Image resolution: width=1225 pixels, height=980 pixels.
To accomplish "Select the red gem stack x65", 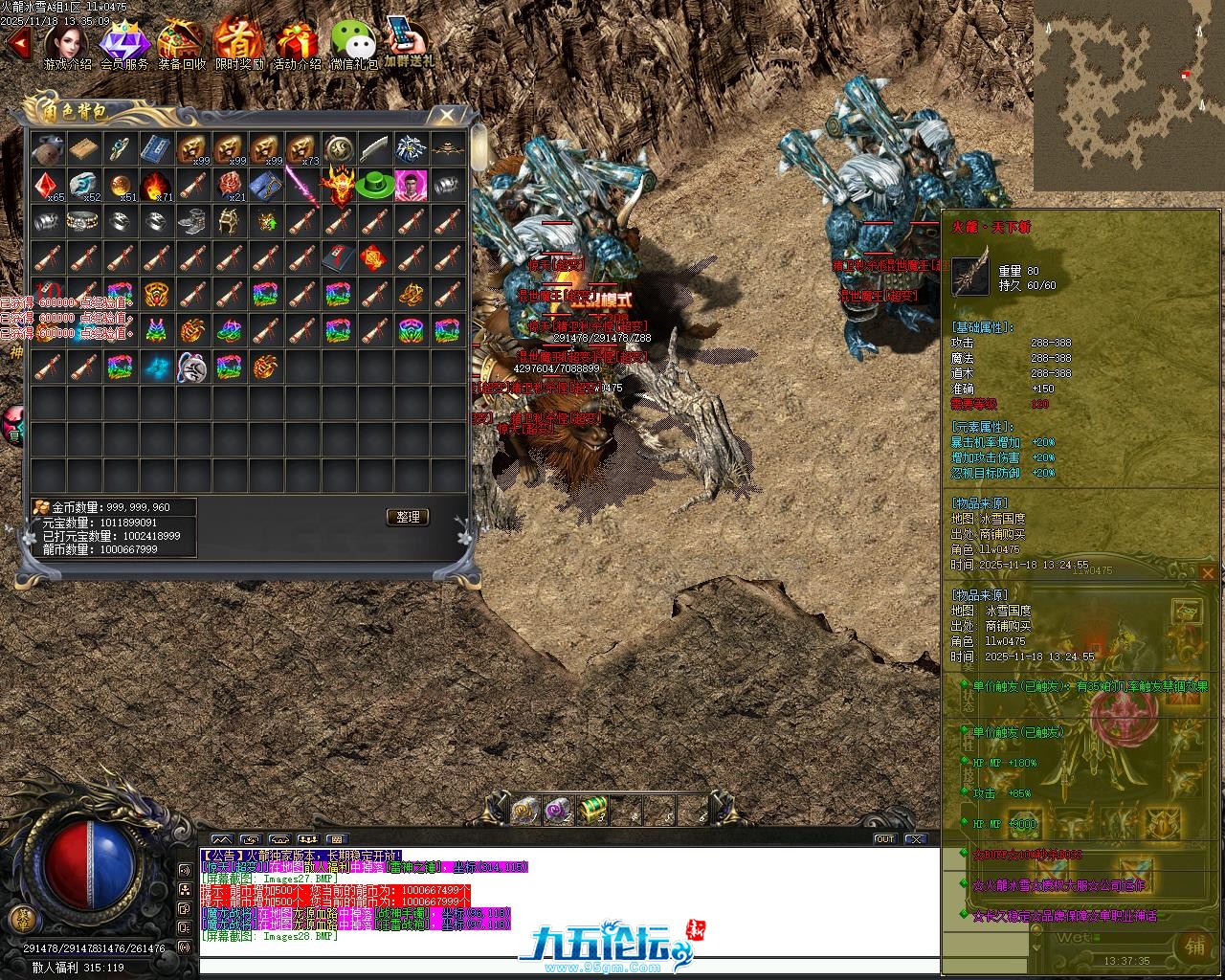I will point(46,186).
